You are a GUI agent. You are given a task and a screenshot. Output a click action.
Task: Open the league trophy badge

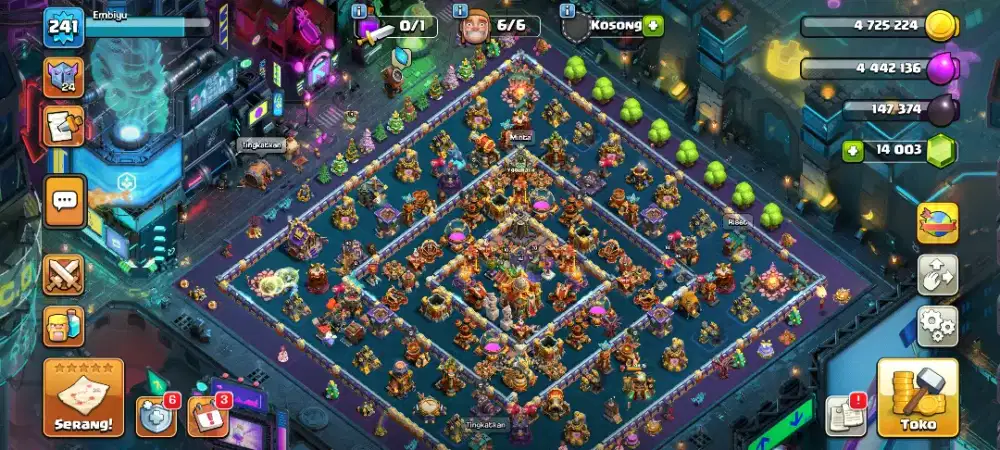coord(62,77)
